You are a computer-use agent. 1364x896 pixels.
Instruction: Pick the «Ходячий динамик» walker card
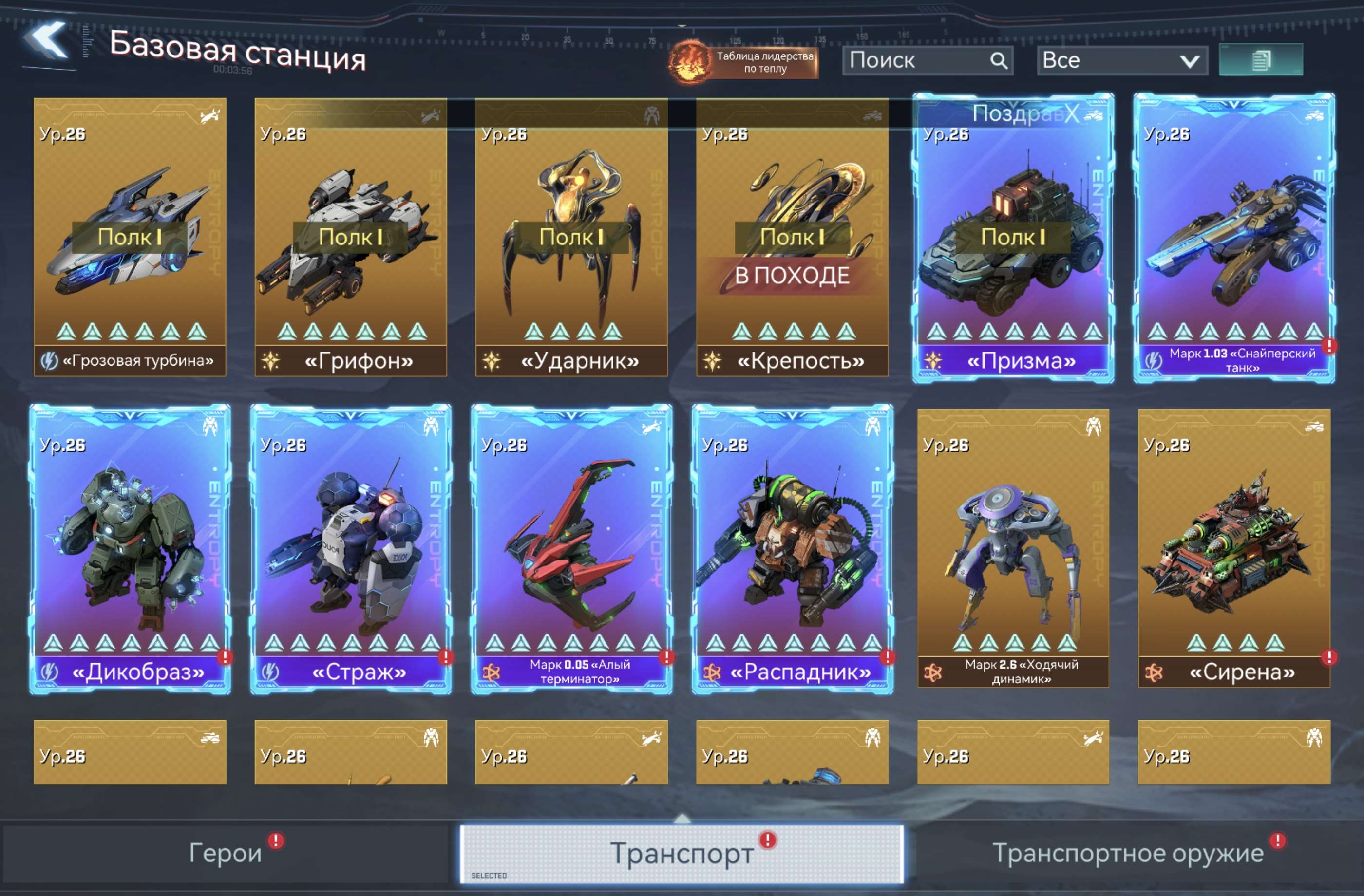point(1013,548)
